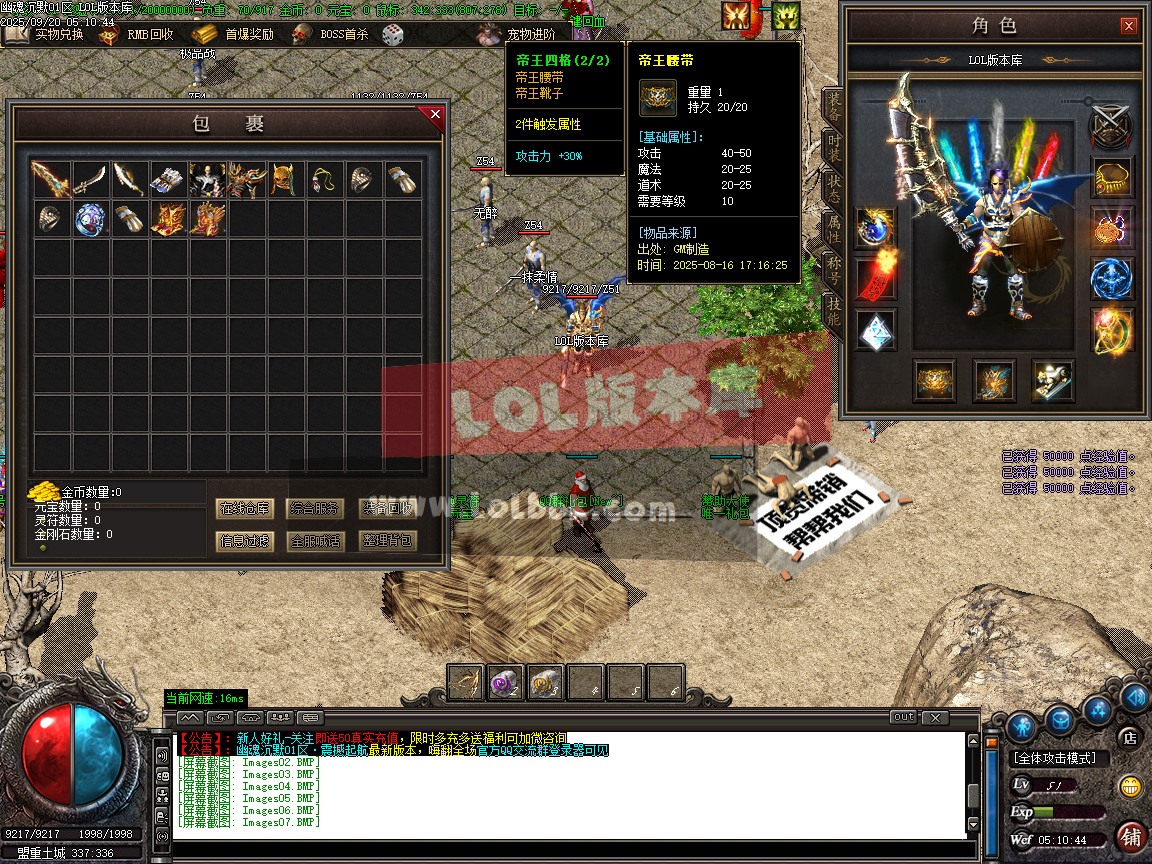Select the equipped 帝王腰带 belt slot
This screenshot has height=864, width=1152.
pyautogui.click(x=935, y=381)
